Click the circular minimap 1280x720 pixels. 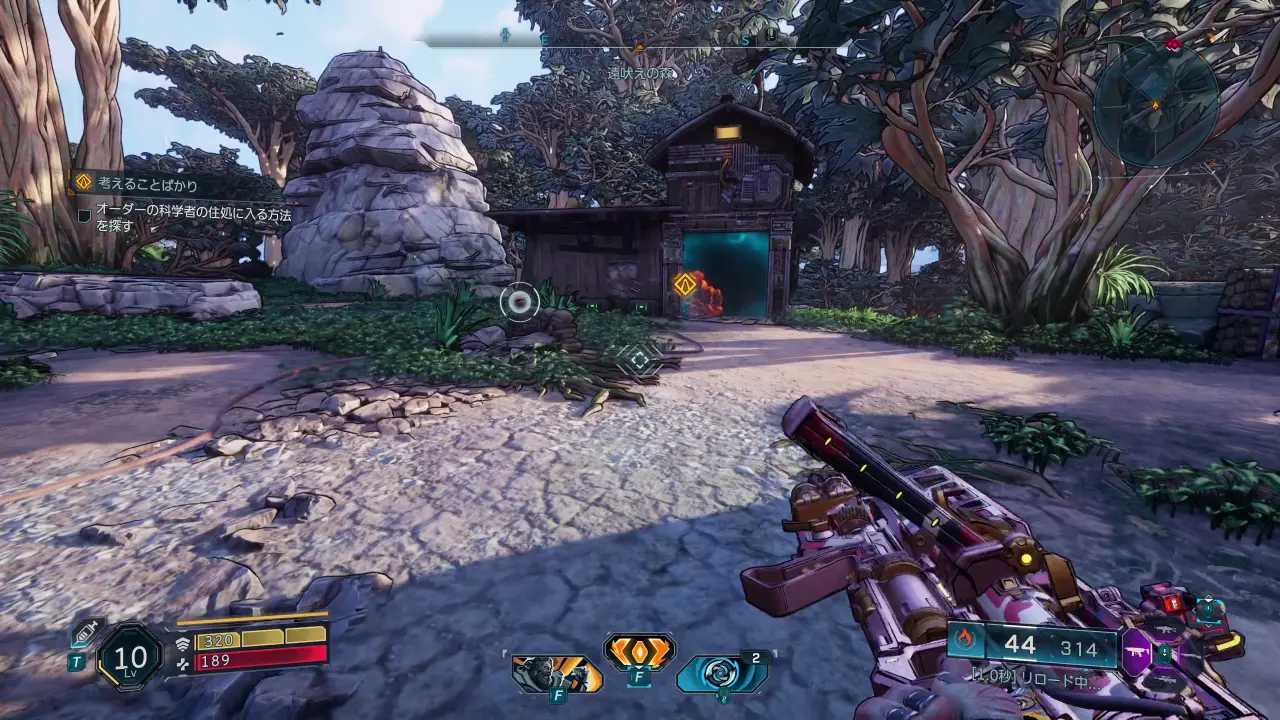pyautogui.click(x=1156, y=103)
